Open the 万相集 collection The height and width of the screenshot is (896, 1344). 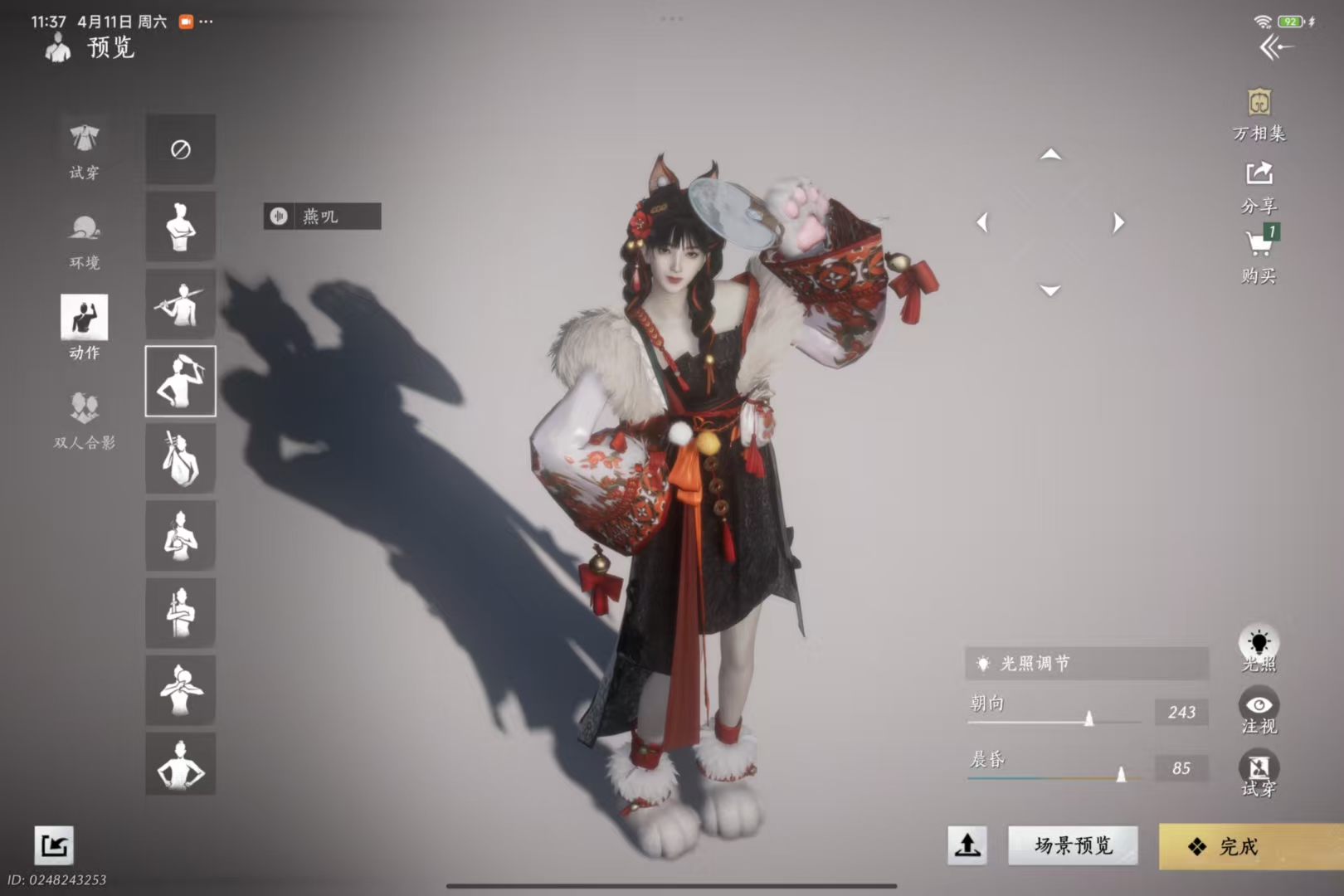point(1259,114)
